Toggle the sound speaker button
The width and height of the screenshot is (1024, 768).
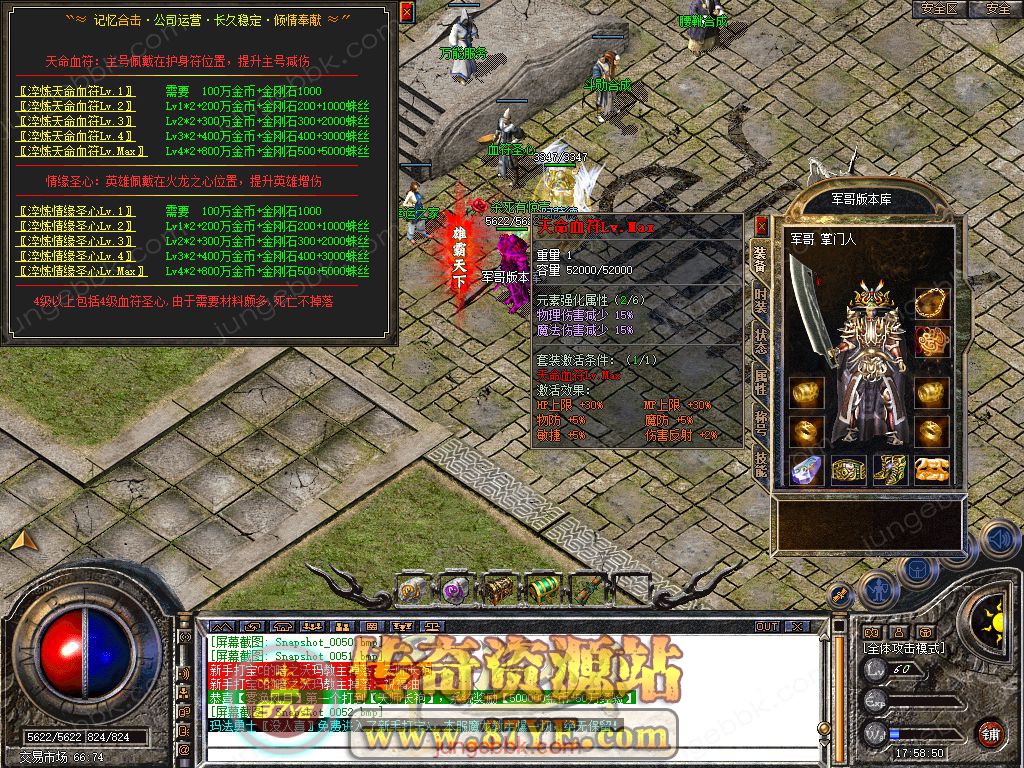click(x=999, y=540)
